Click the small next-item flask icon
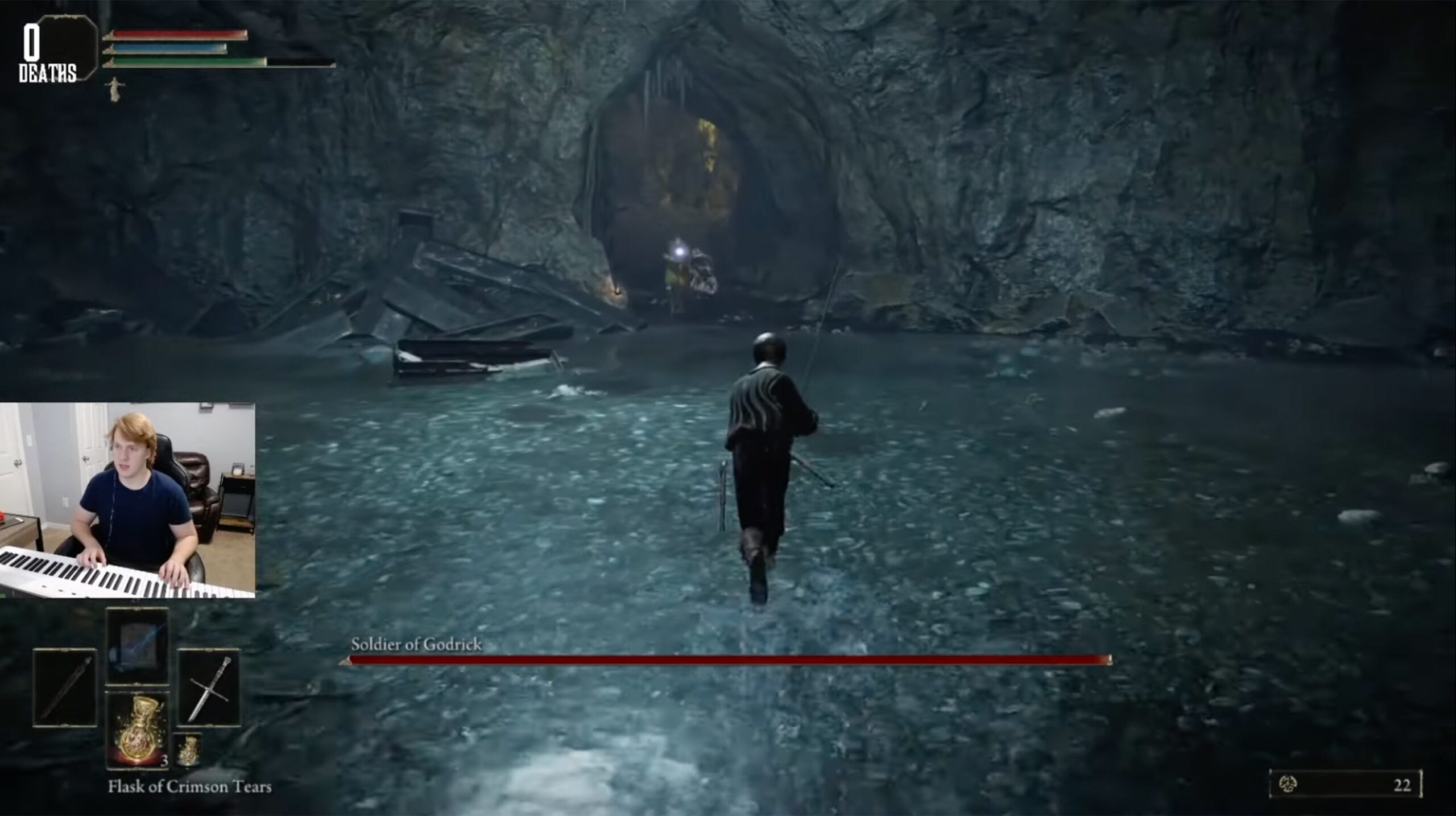The image size is (1456, 816). 187,749
